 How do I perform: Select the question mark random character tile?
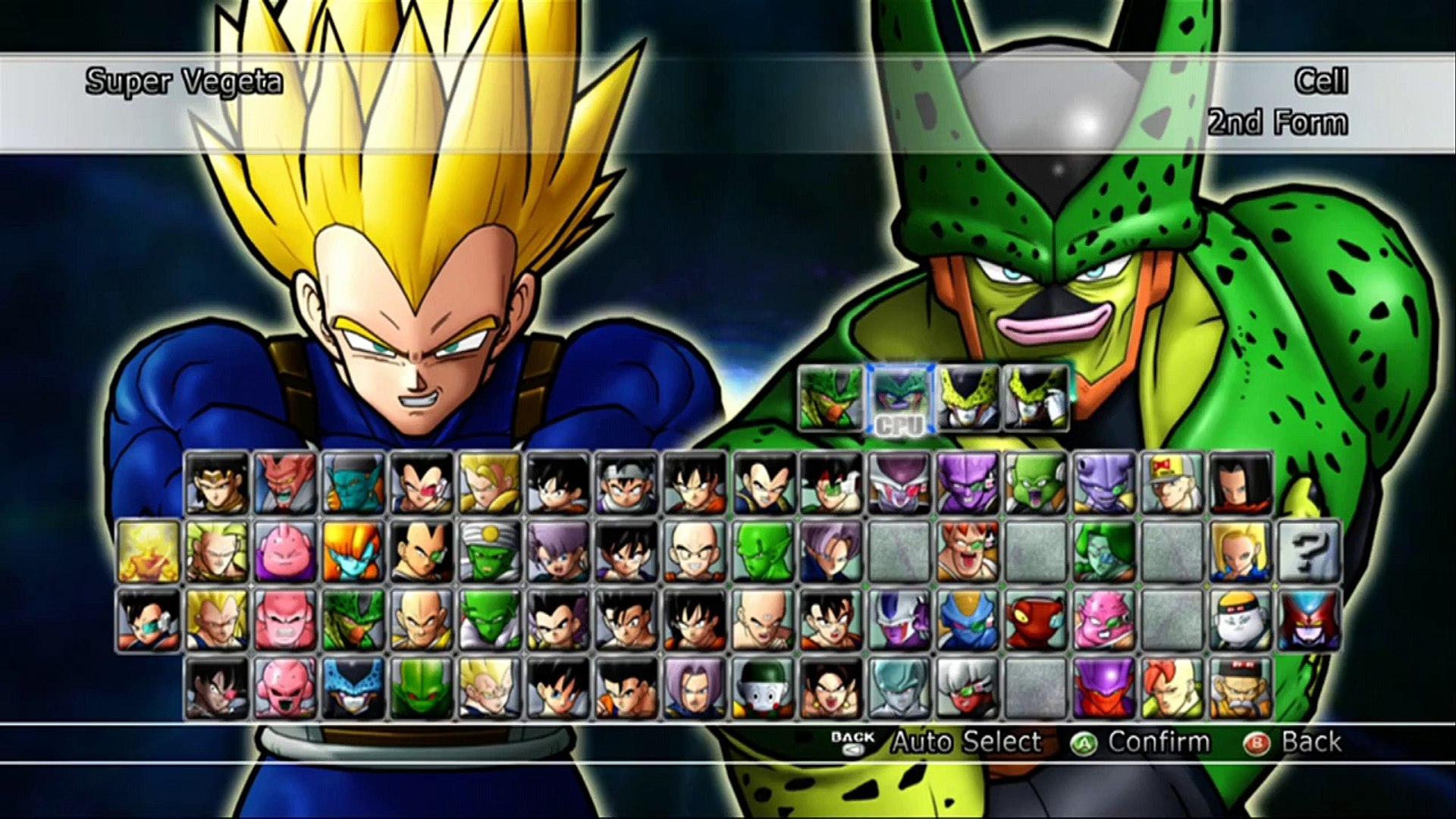point(1309,551)
